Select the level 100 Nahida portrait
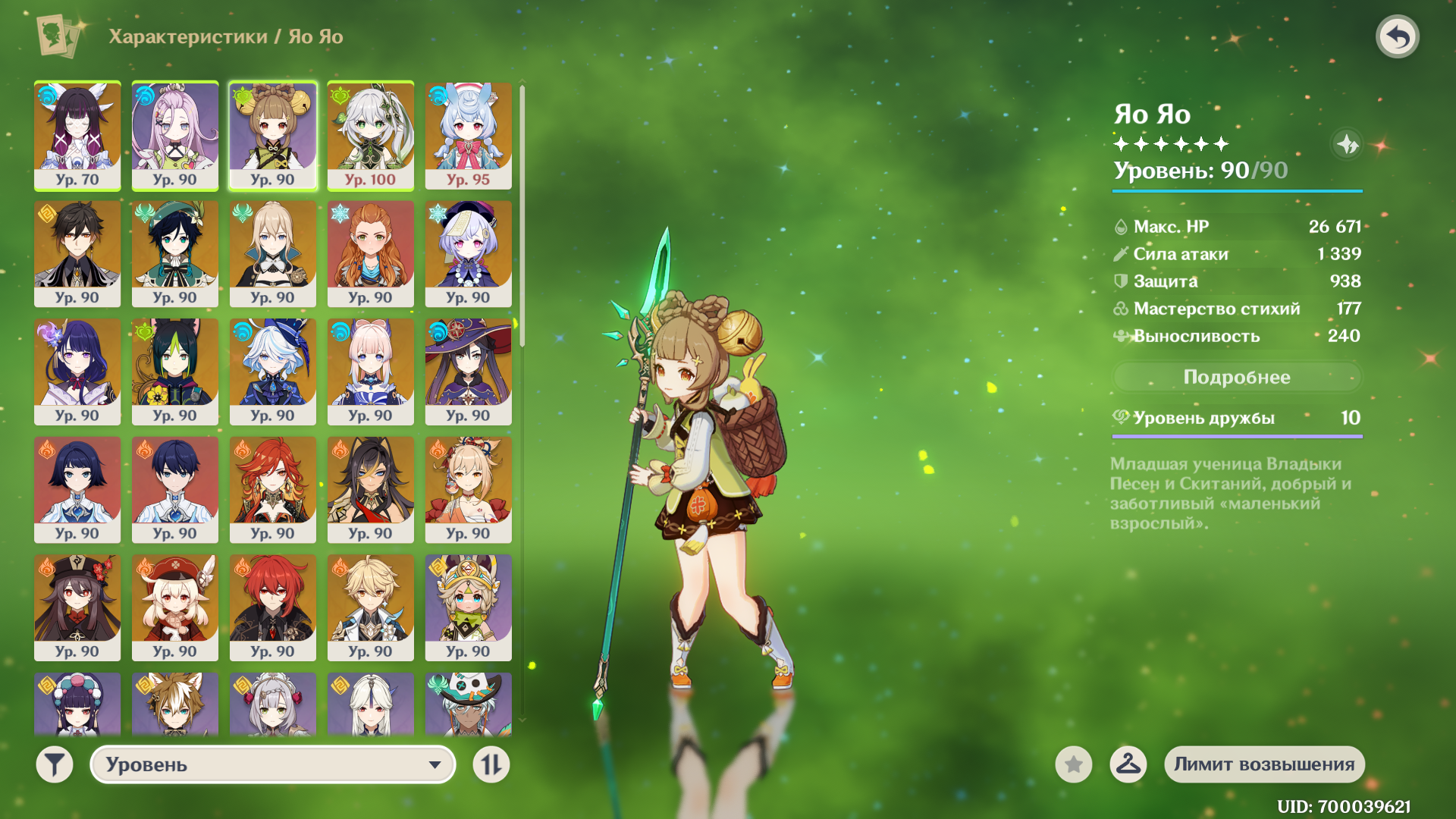This screenshot has height=819, width=1456. point(371,135)
